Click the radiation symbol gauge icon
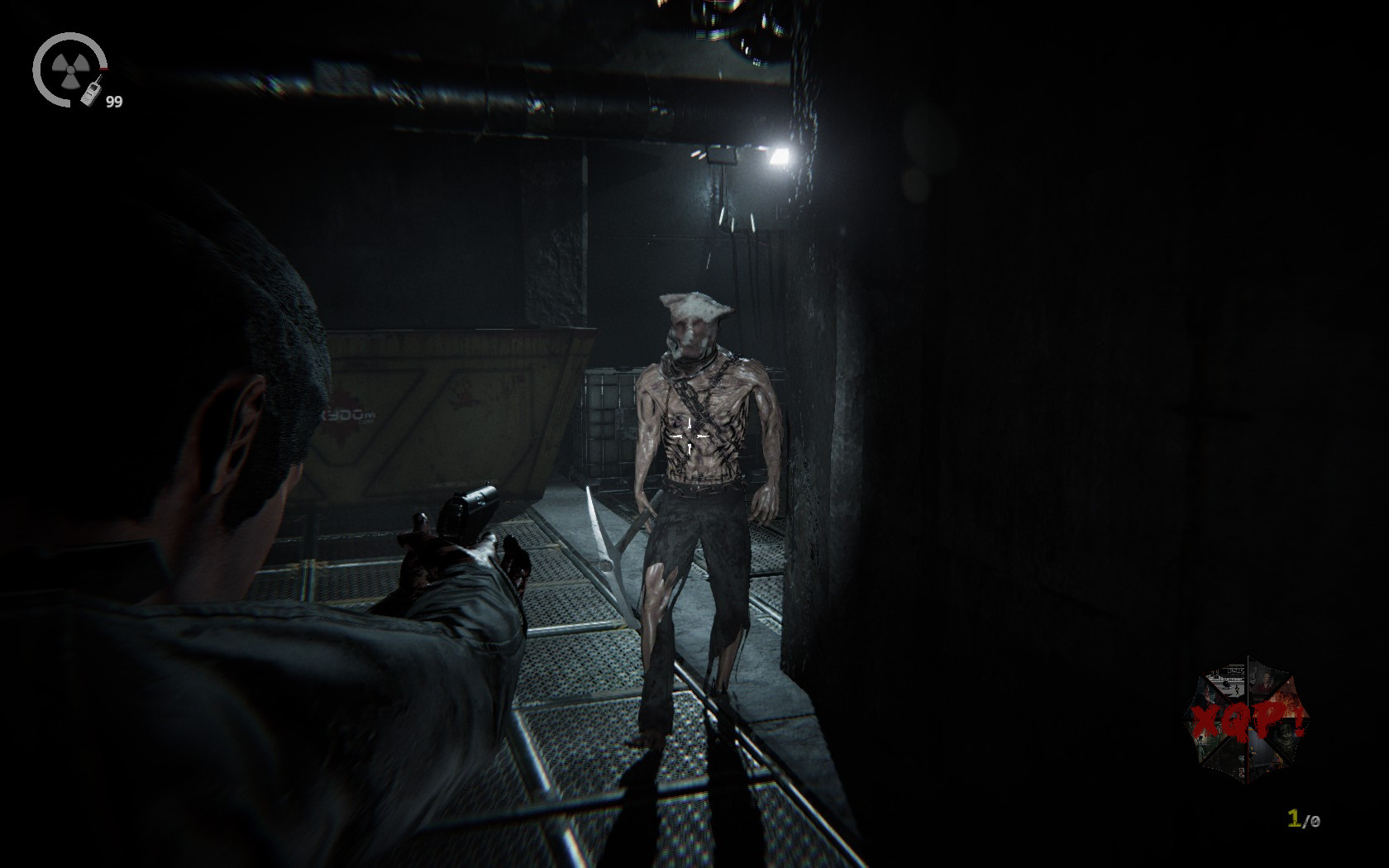 click(x=68, y=68)
